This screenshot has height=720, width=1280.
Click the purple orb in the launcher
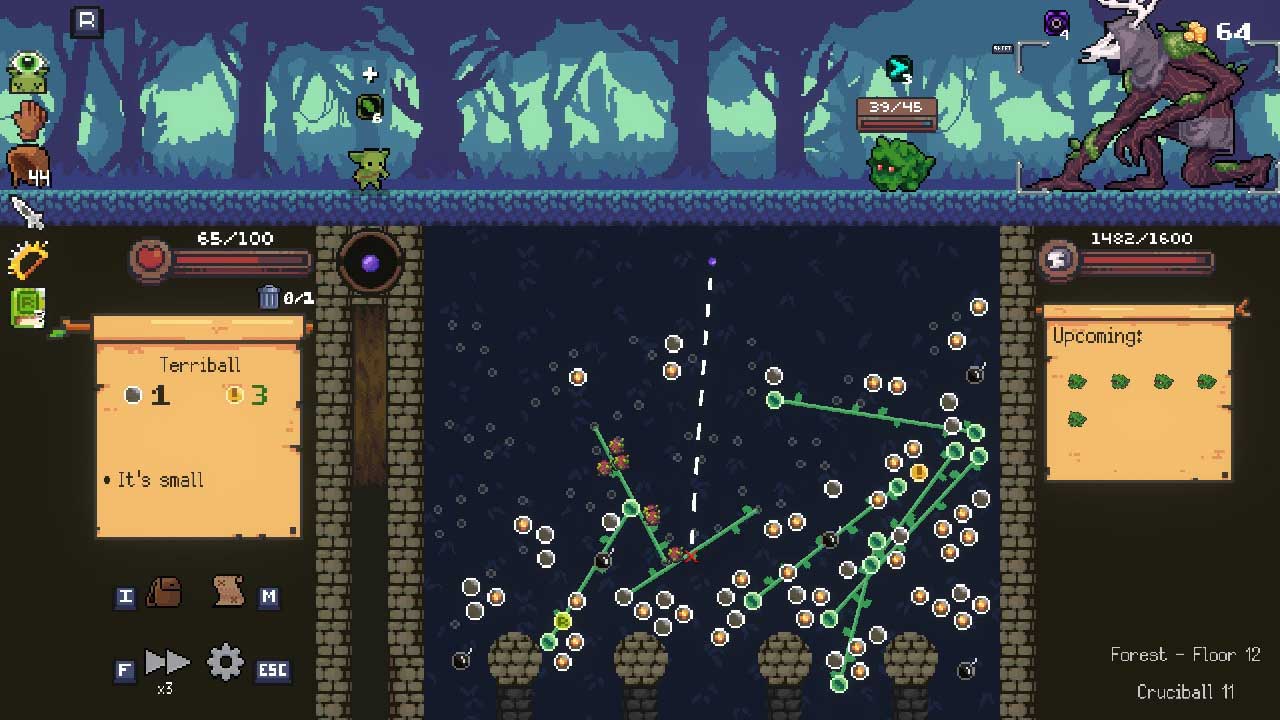[x=370, y=263]
